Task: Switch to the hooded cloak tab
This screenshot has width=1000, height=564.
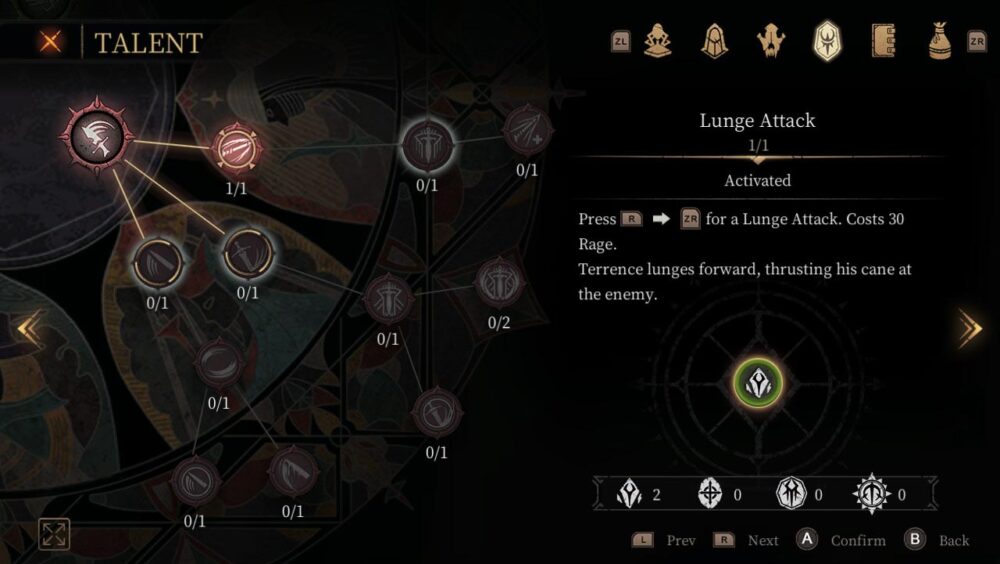Action: [714, 41]
